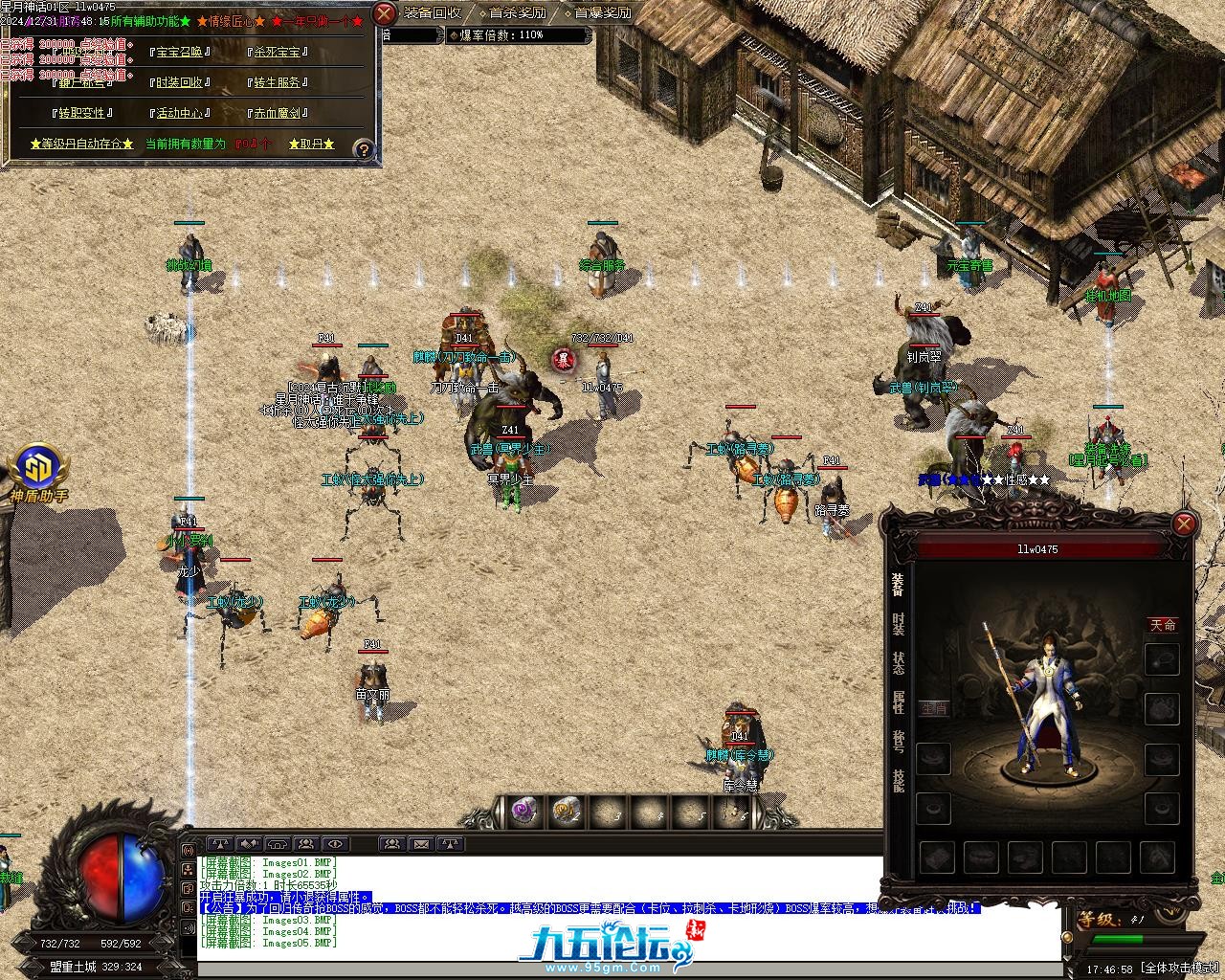Viewport: 1225px width, 980px height.
Task: Open the question mark help button
Action: coord(364,149)
